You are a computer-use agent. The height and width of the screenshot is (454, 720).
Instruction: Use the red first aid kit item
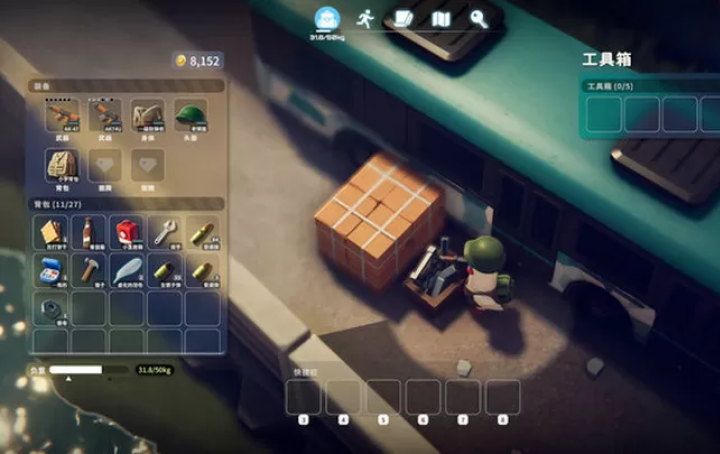click(x=127, y=232)
